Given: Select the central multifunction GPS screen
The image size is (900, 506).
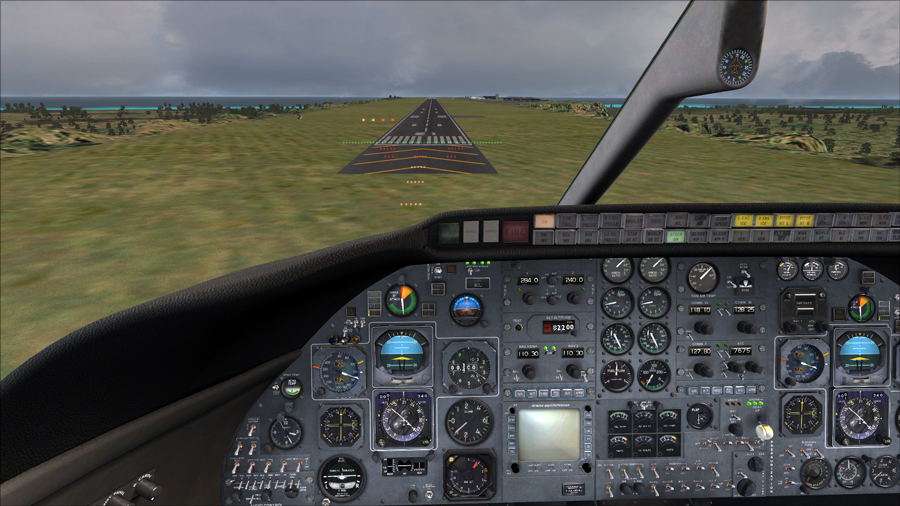Looking at the screenshot, I should 547,434.
